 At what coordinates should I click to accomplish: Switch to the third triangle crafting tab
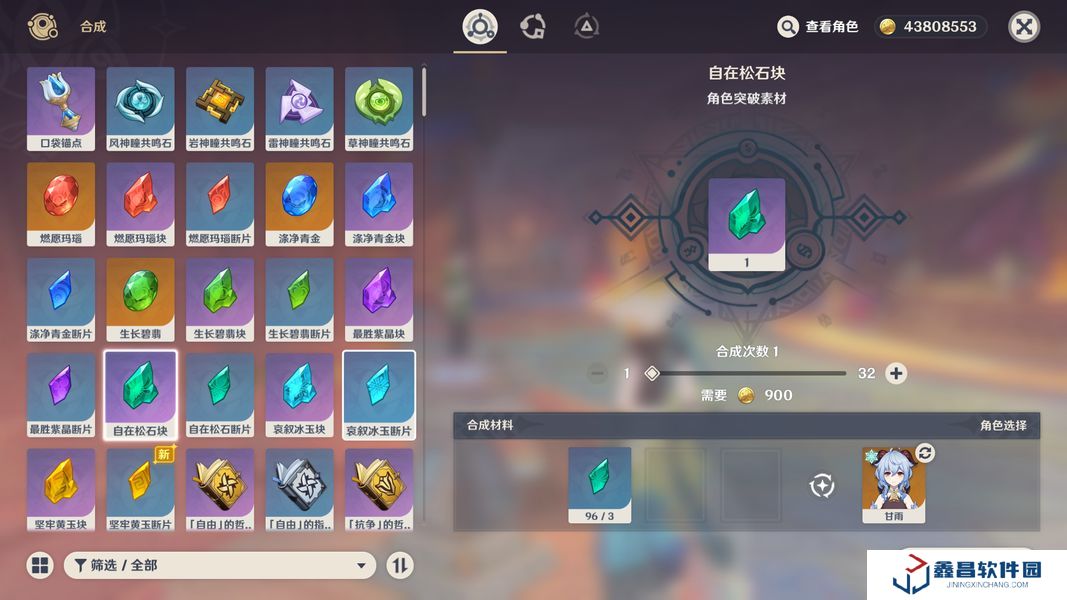point(587,27)
